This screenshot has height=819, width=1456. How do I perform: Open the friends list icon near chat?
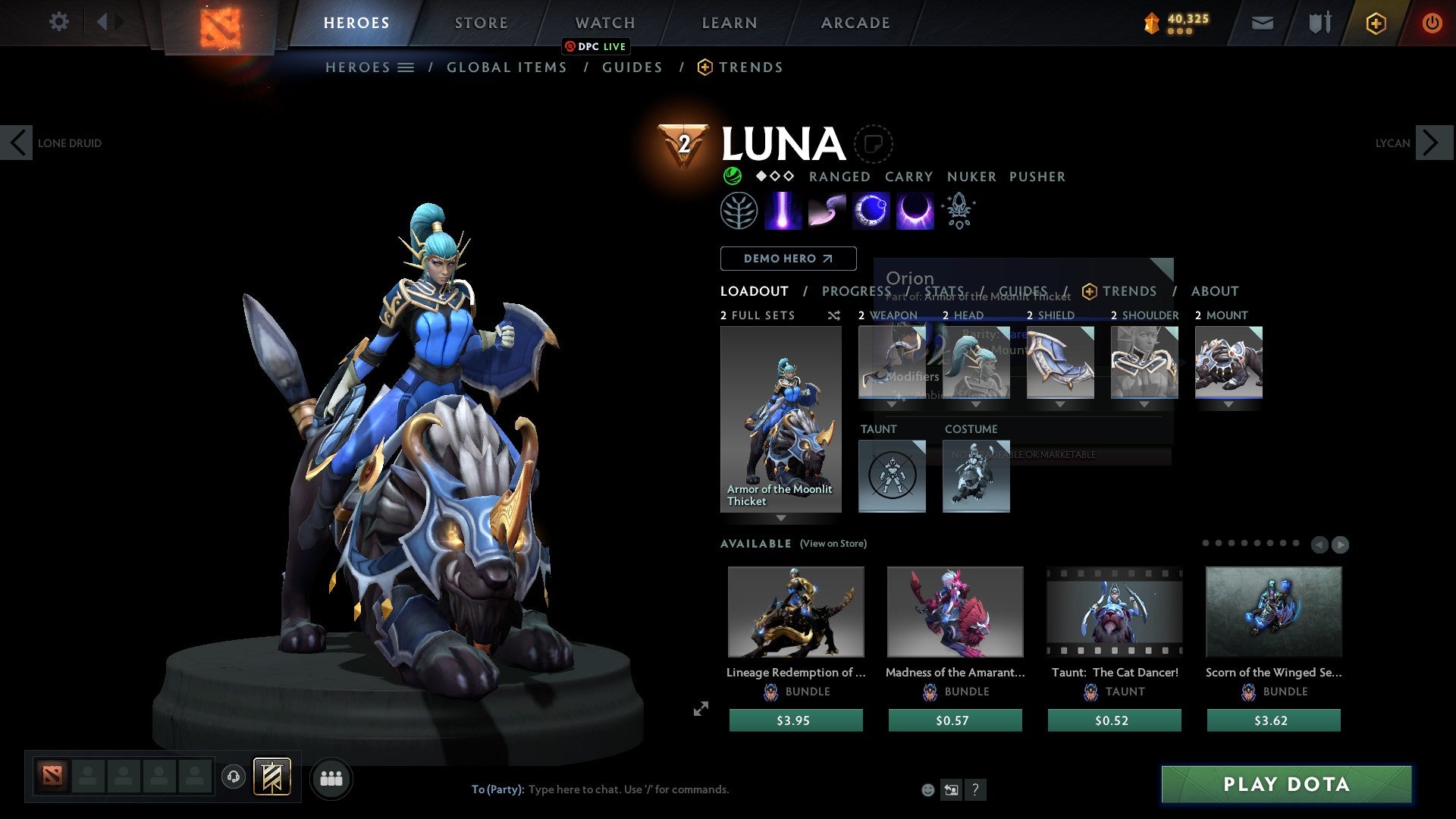pos(330,778)
